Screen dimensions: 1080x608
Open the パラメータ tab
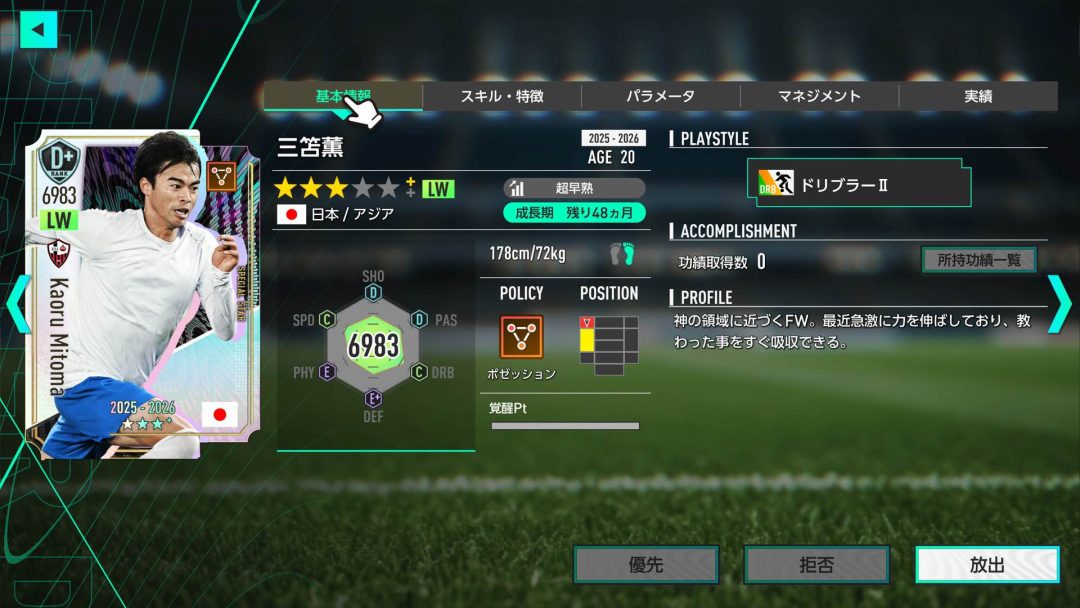(660, 96)
